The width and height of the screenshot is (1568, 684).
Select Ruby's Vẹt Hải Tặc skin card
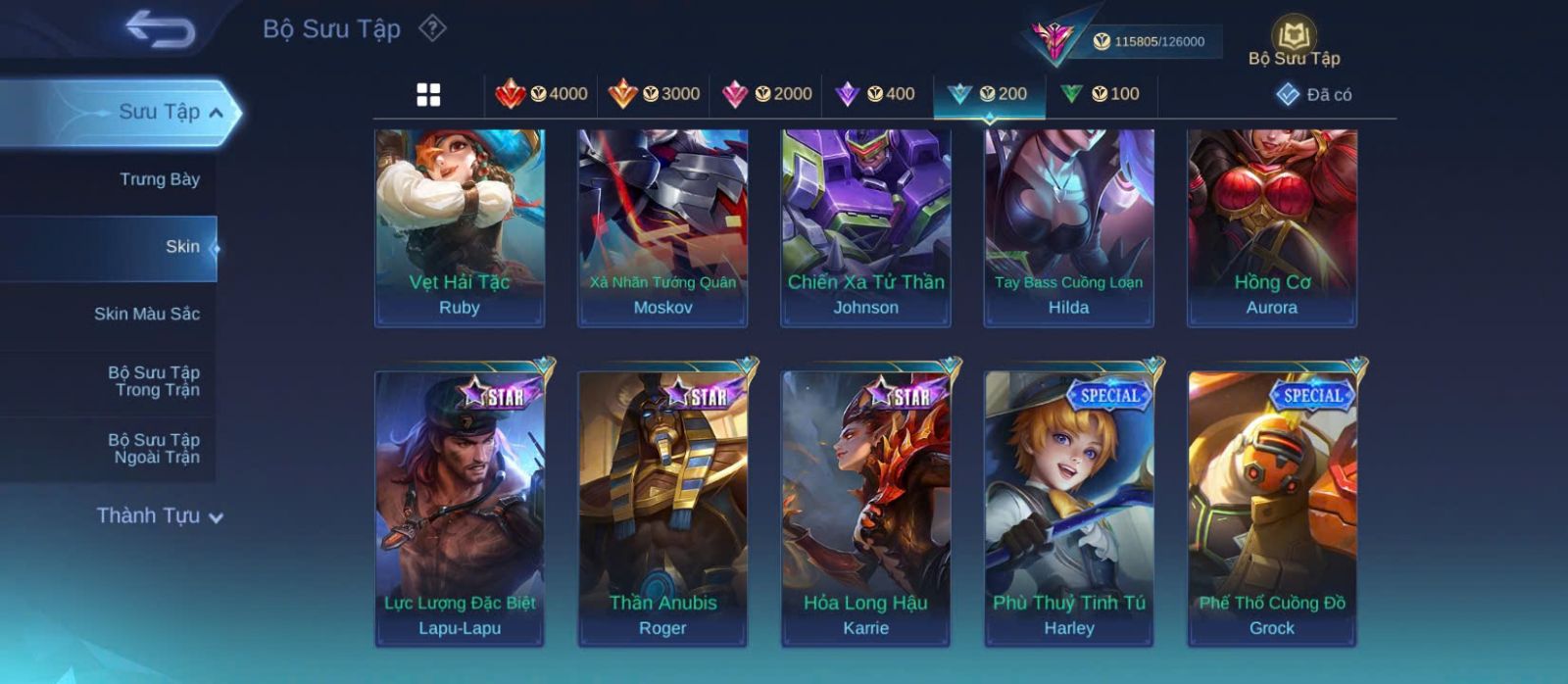click(x=460, y=227)
